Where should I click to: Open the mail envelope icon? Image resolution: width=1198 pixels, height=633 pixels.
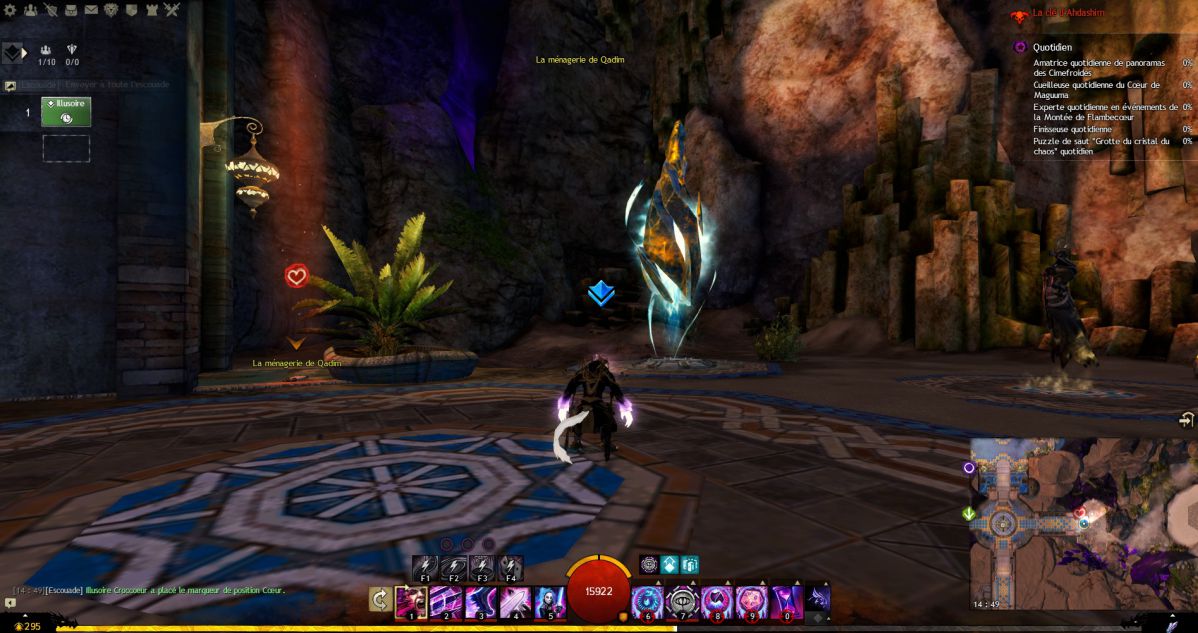coord(91,10)
